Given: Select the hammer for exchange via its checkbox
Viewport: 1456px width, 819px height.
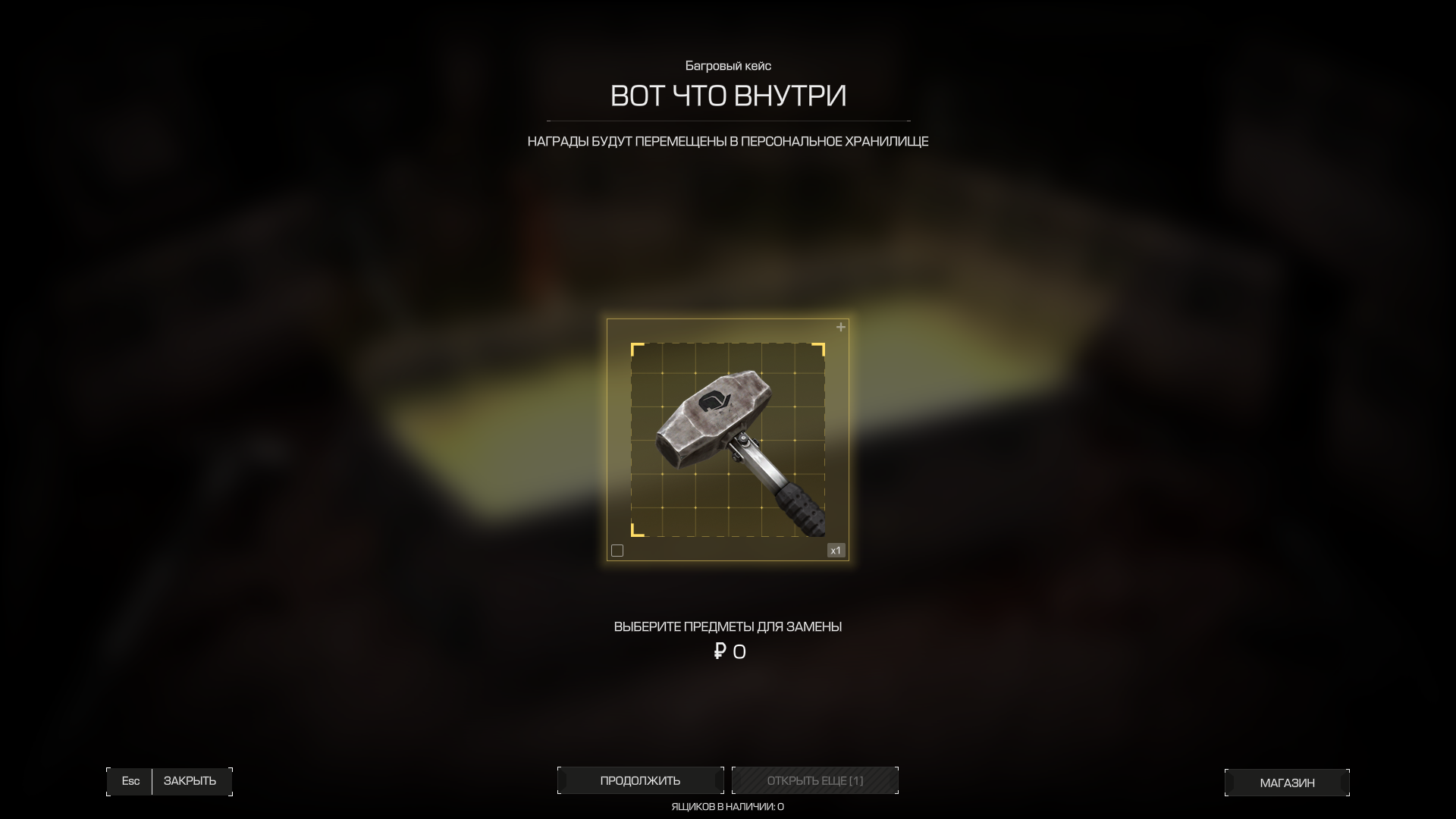Looking at the screenshot, I should [617, 551].
